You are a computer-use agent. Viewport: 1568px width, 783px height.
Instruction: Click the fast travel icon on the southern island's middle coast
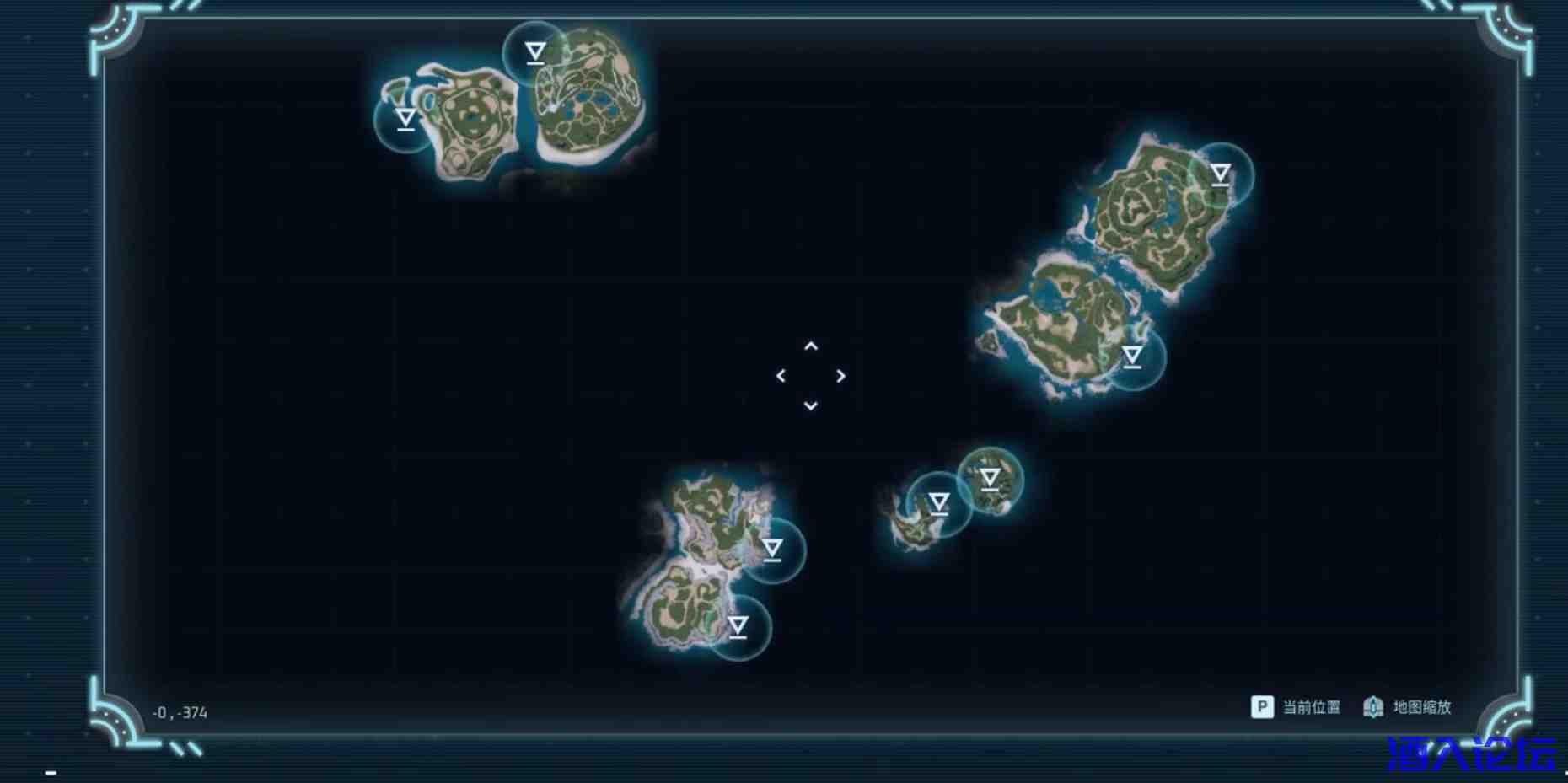coord(771,550)
